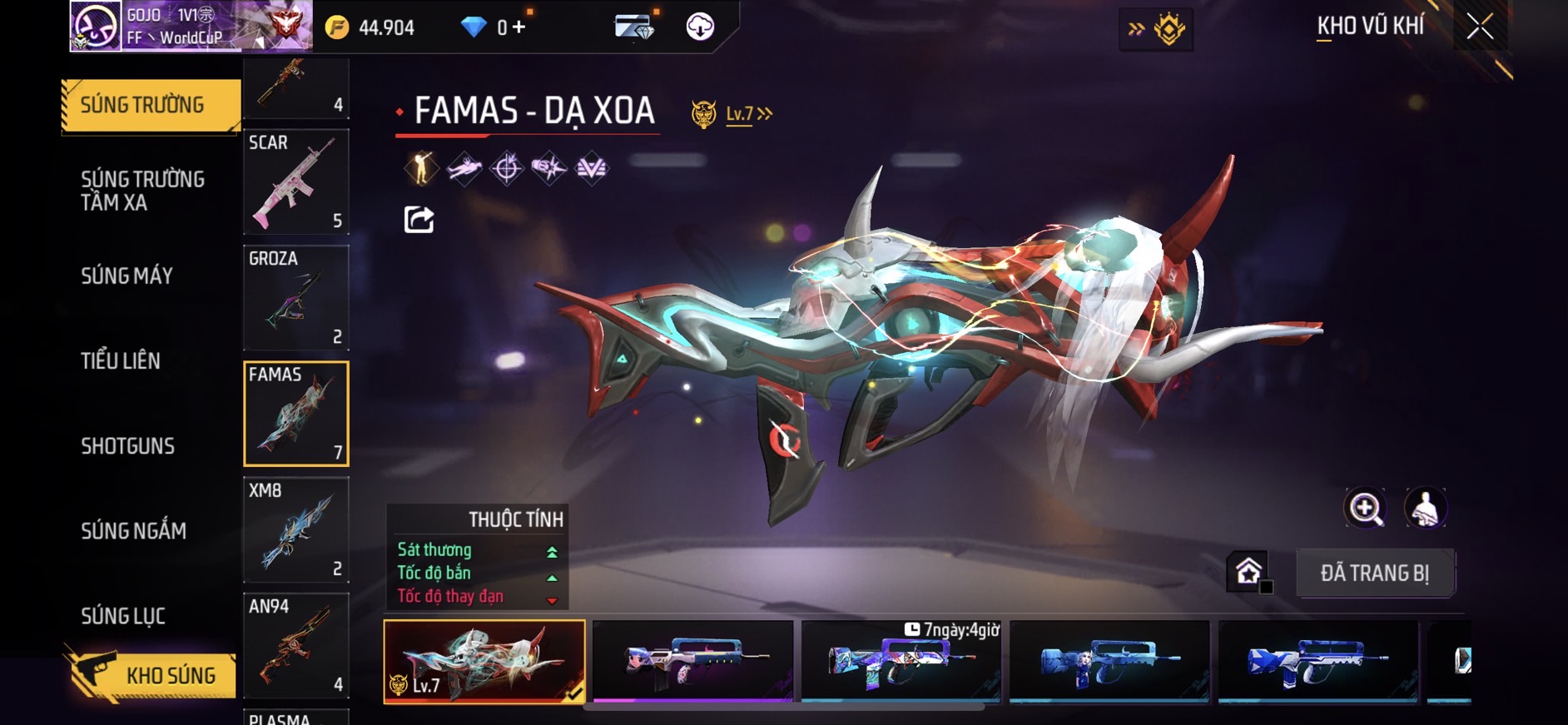Add diamonds with the plus button
Image resolution: width=1568 pixels, height=725 pixels.
pos(519,27)
